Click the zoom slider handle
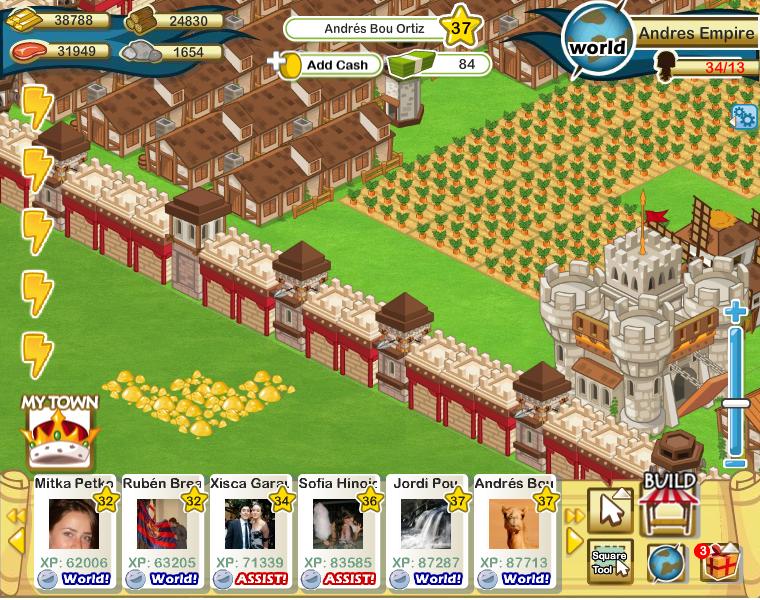 click(x=736, y=403)
